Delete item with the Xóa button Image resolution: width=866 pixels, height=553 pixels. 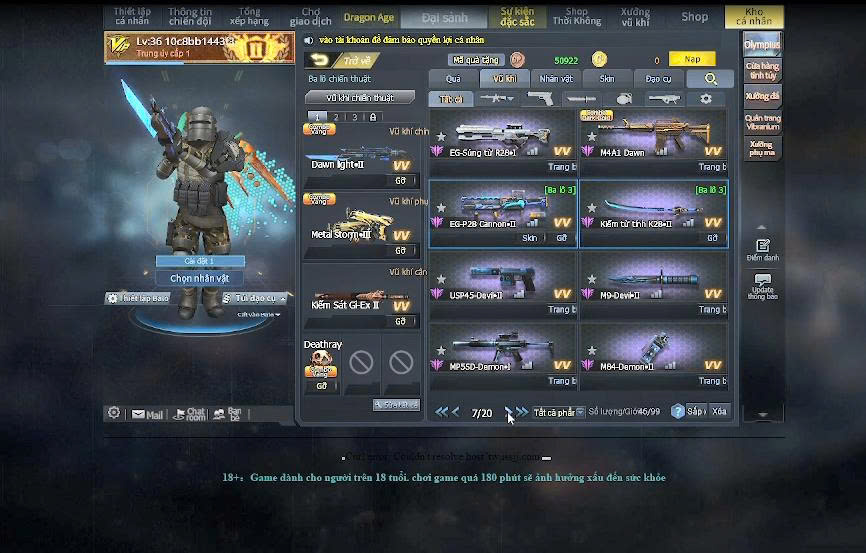pos(719,412)
